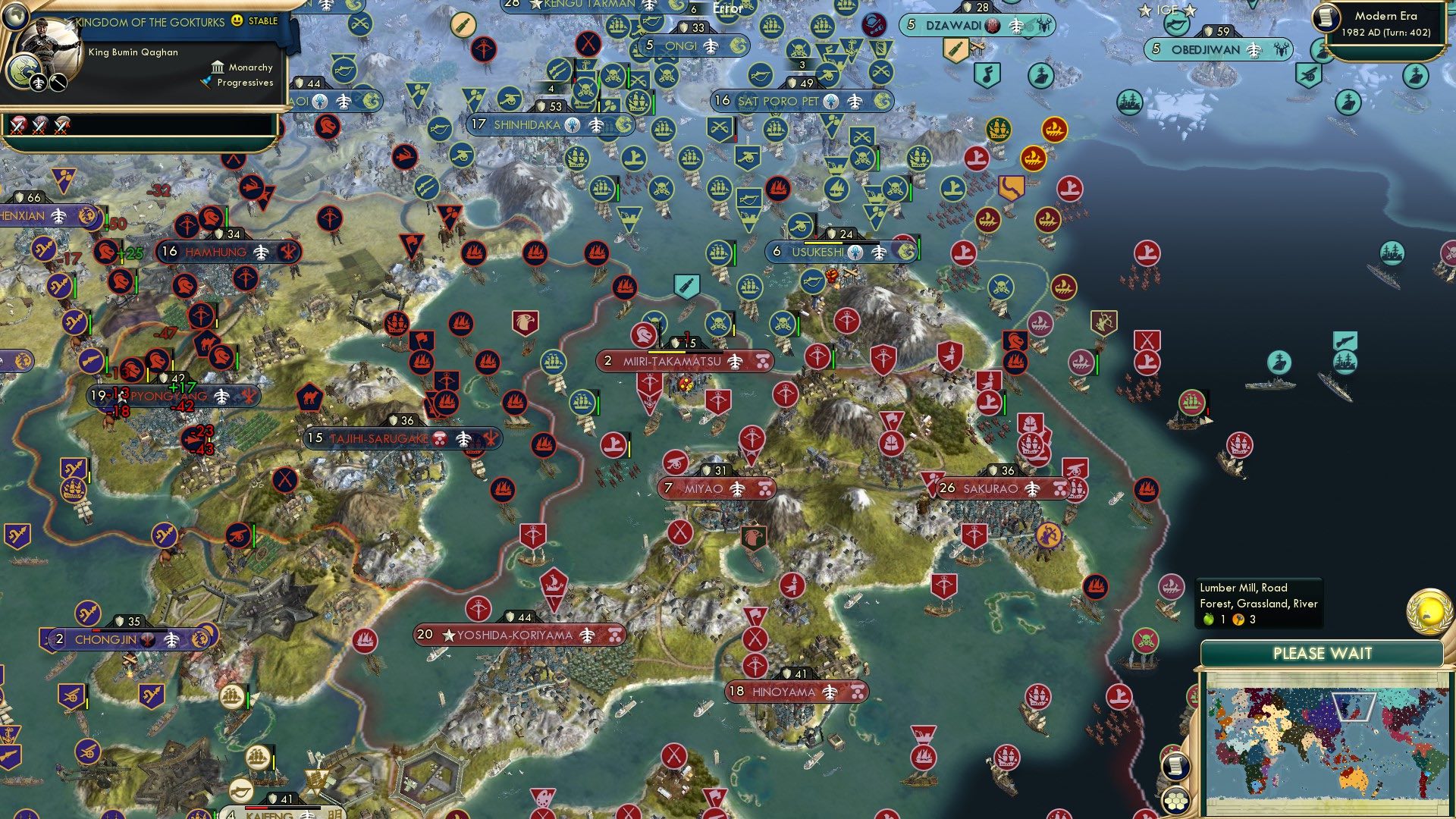Click the anchor icon on Miyao's city banner
This screenshot has height=819, width=1456.
736,489
